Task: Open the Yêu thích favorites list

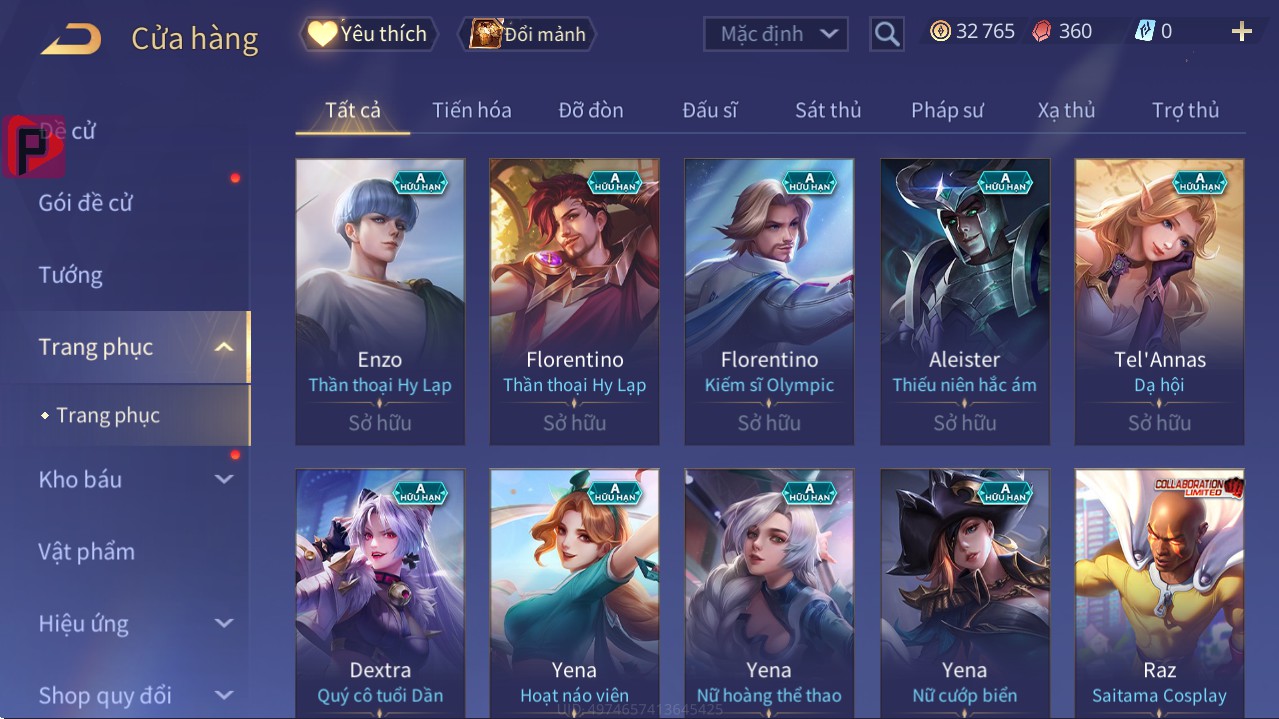Action: tap(370, 34)
